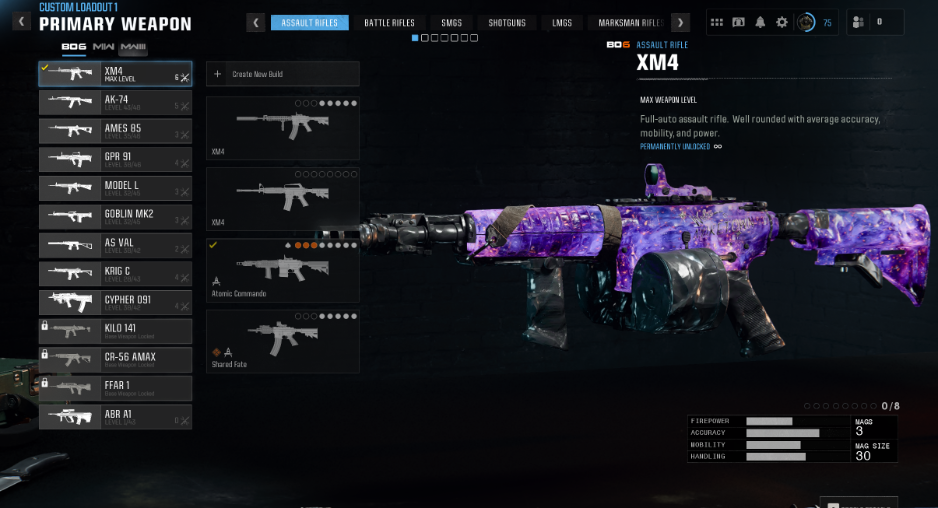The width and height of the screenshot is (938, 508).
Task: Create a new weapon build
Action: (282, 74)
